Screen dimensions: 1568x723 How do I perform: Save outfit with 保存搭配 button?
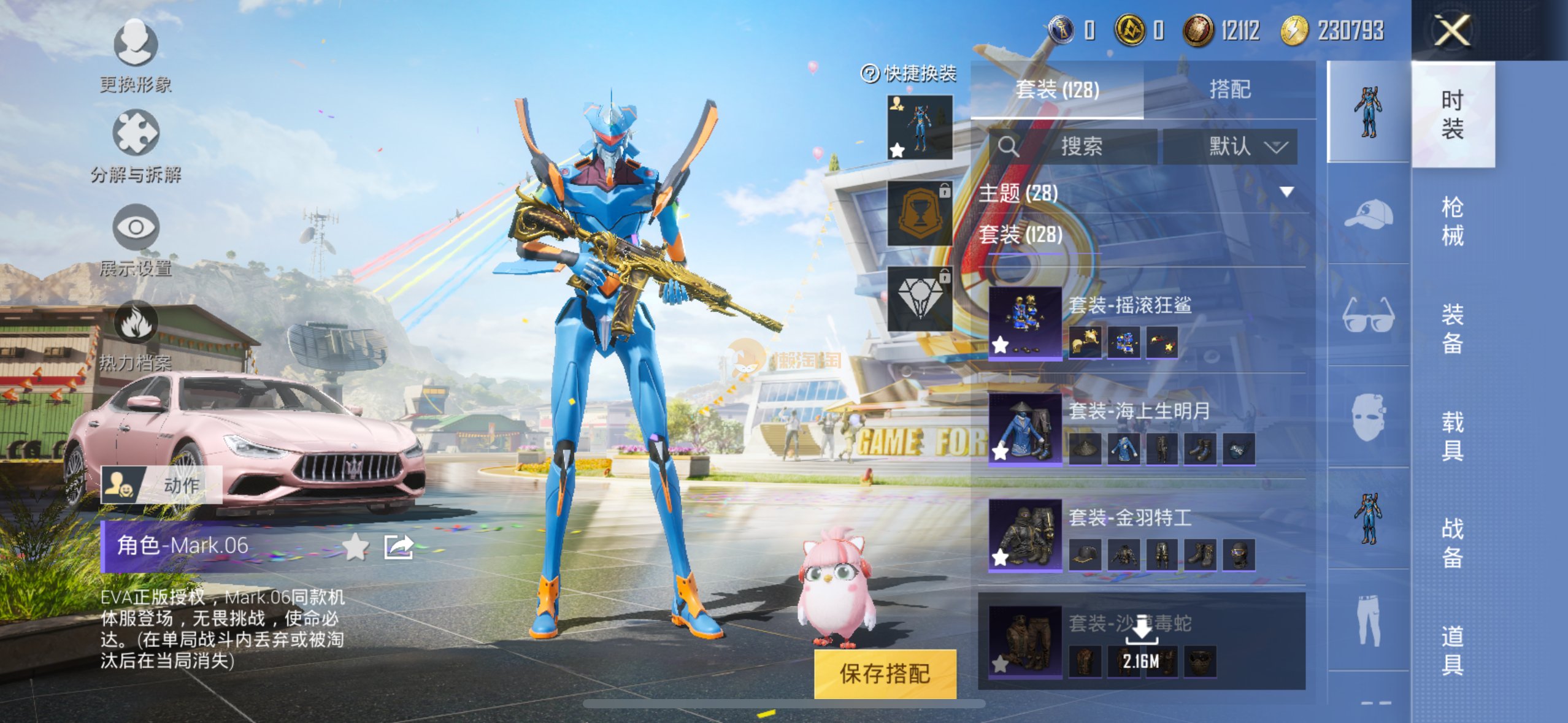885,673
